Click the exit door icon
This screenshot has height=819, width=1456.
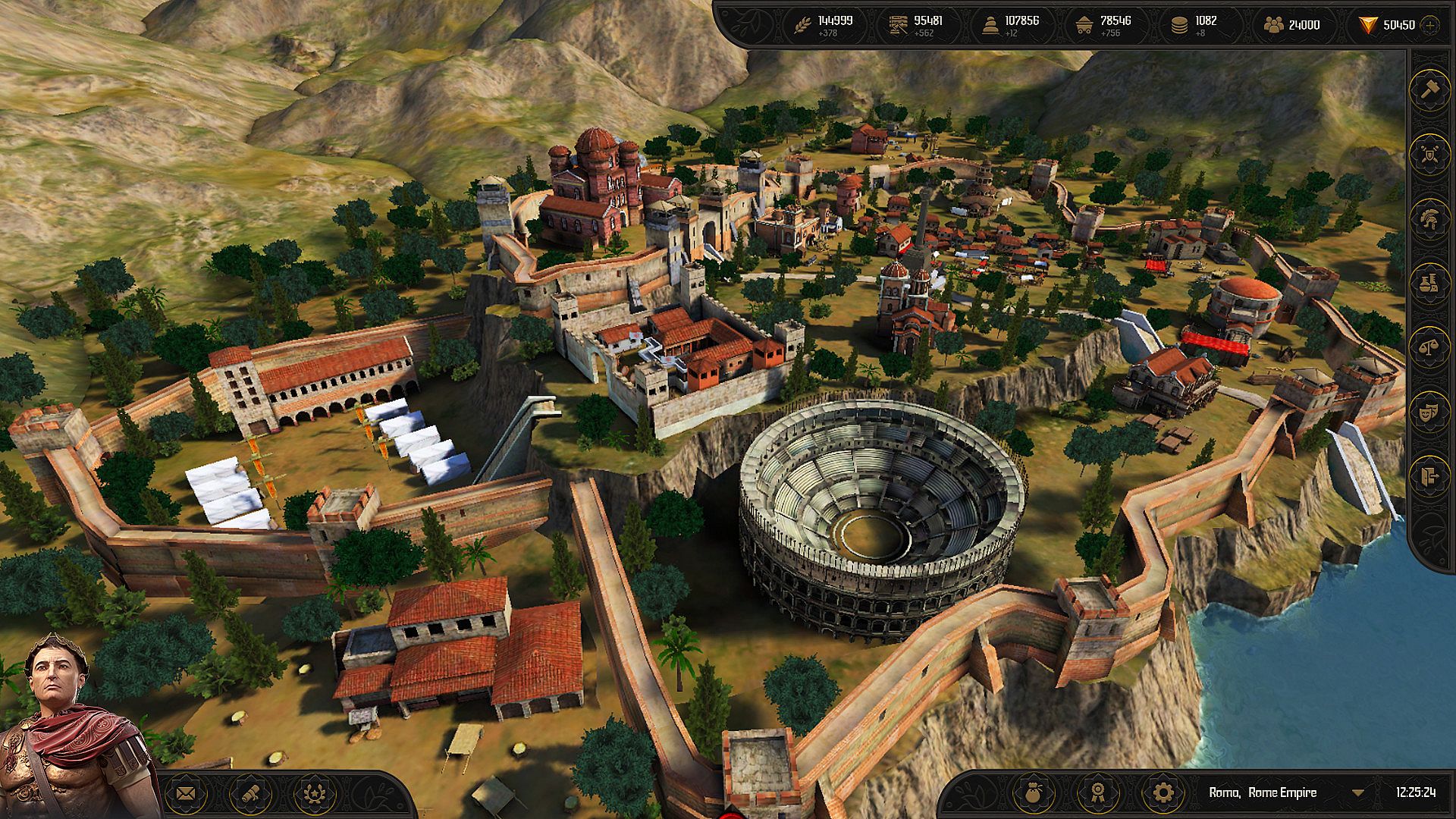(x=1429, y=476)
